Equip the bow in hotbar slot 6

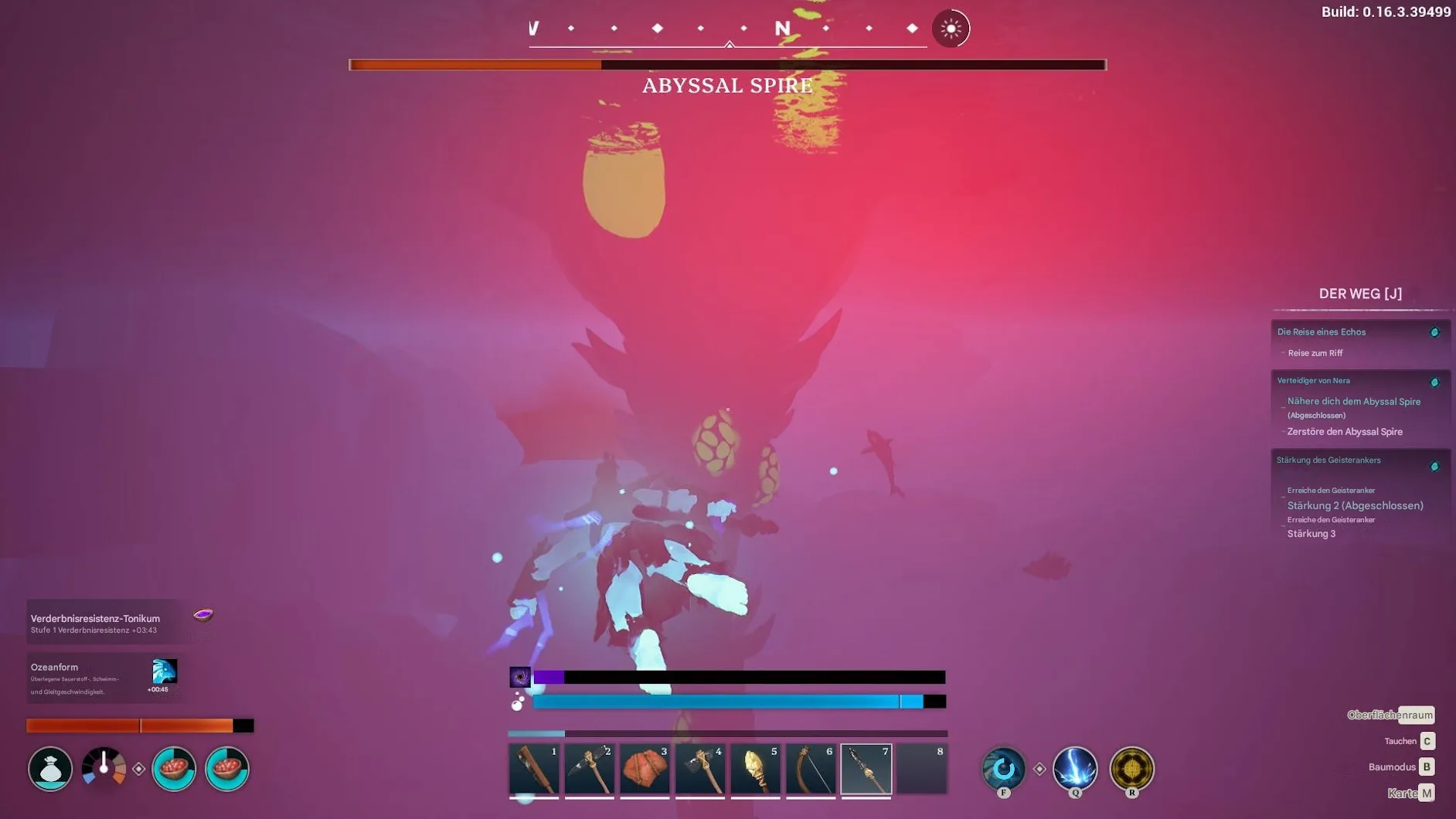pyautogui.click(x=811, y=770)
